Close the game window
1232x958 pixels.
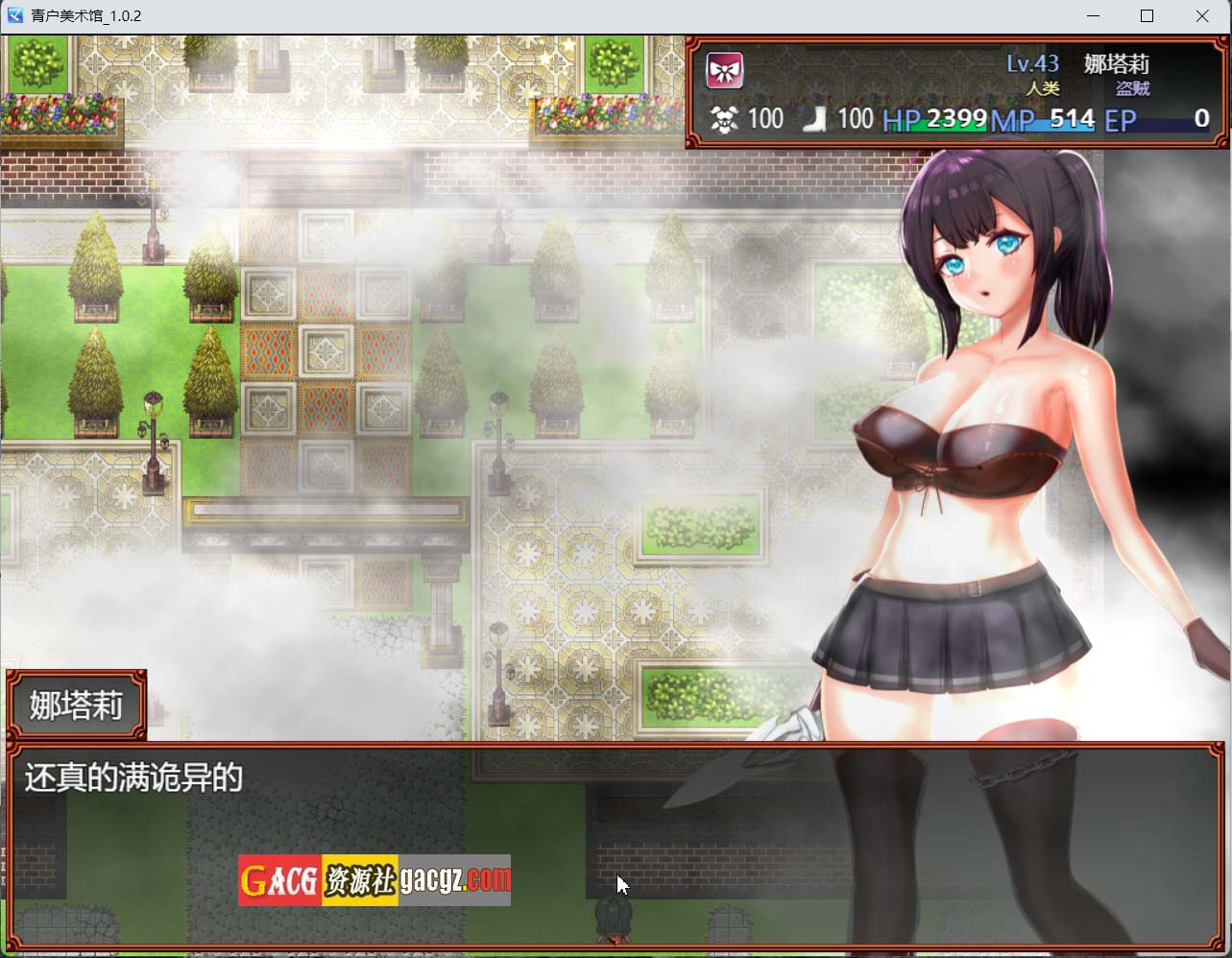pos(1202,16)
